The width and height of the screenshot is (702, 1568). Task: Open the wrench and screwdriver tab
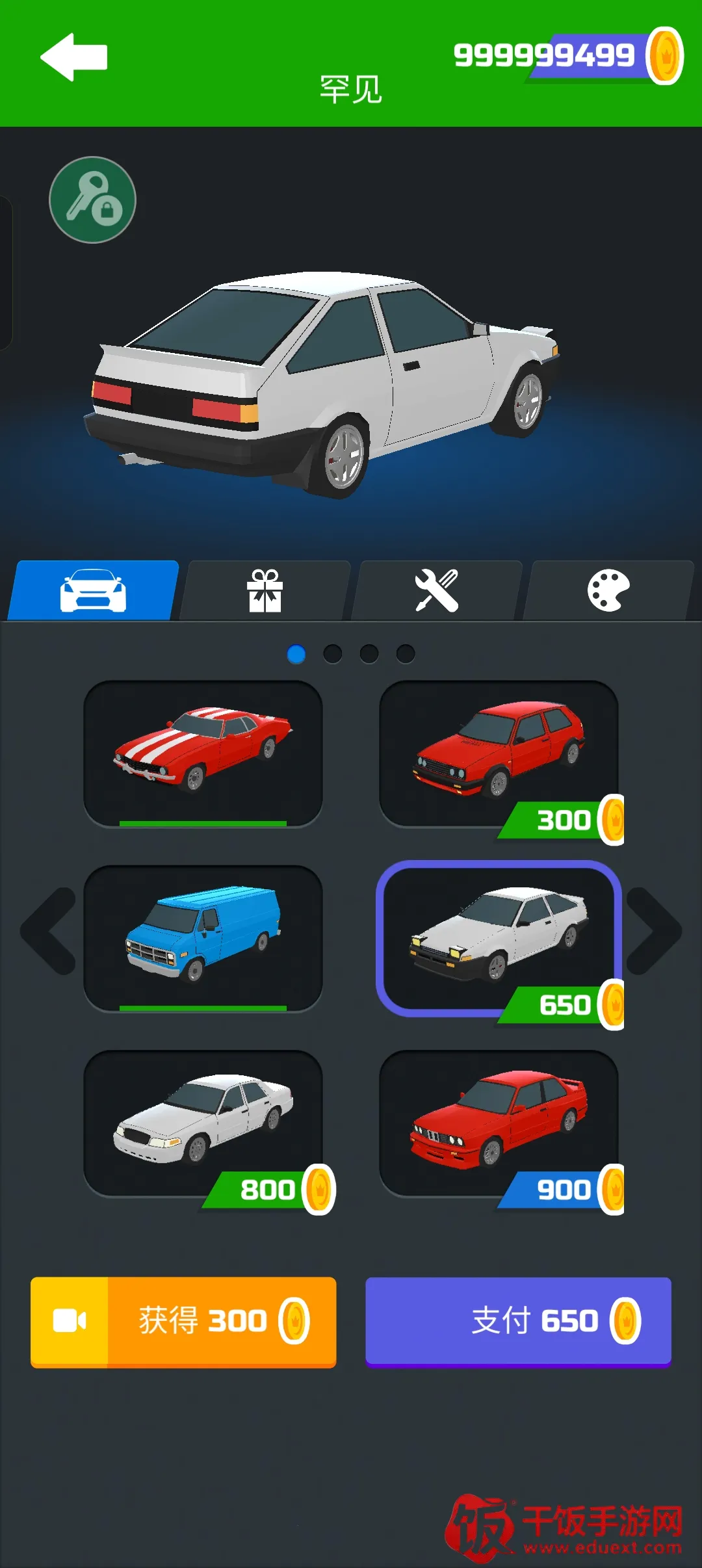[437, 590]
